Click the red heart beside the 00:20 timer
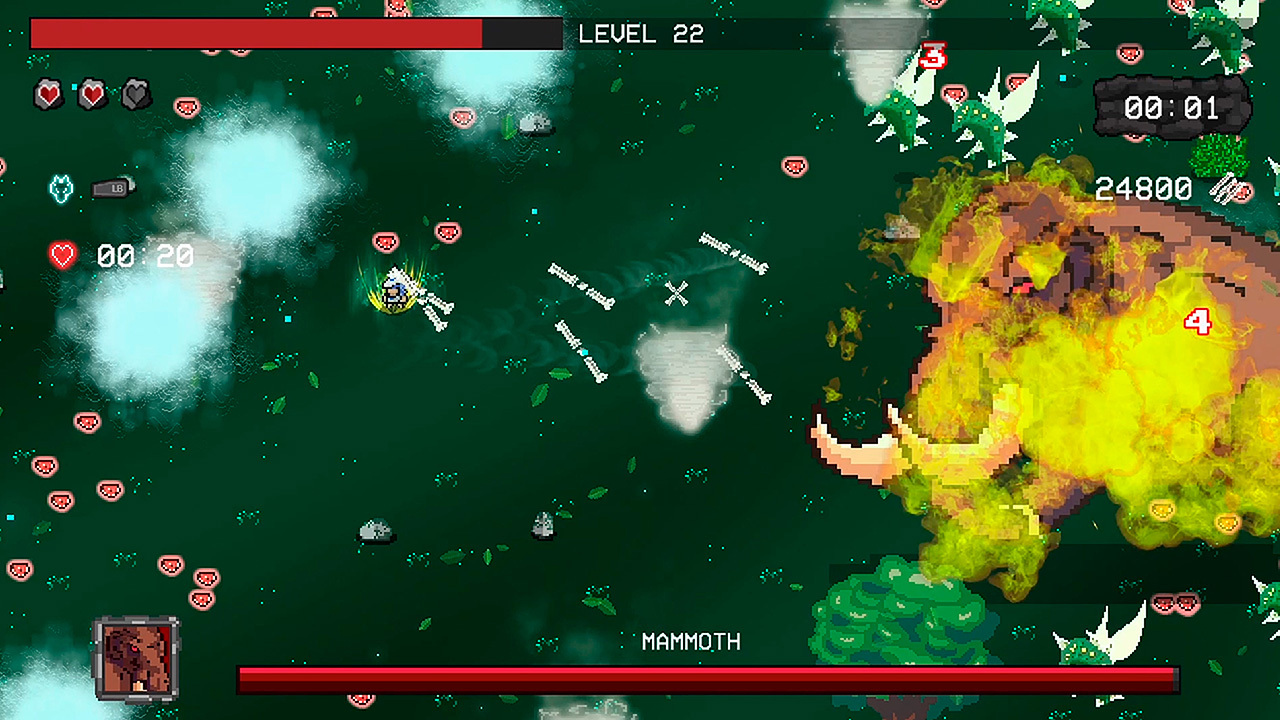1280x720 pixels. pos(61,256)
